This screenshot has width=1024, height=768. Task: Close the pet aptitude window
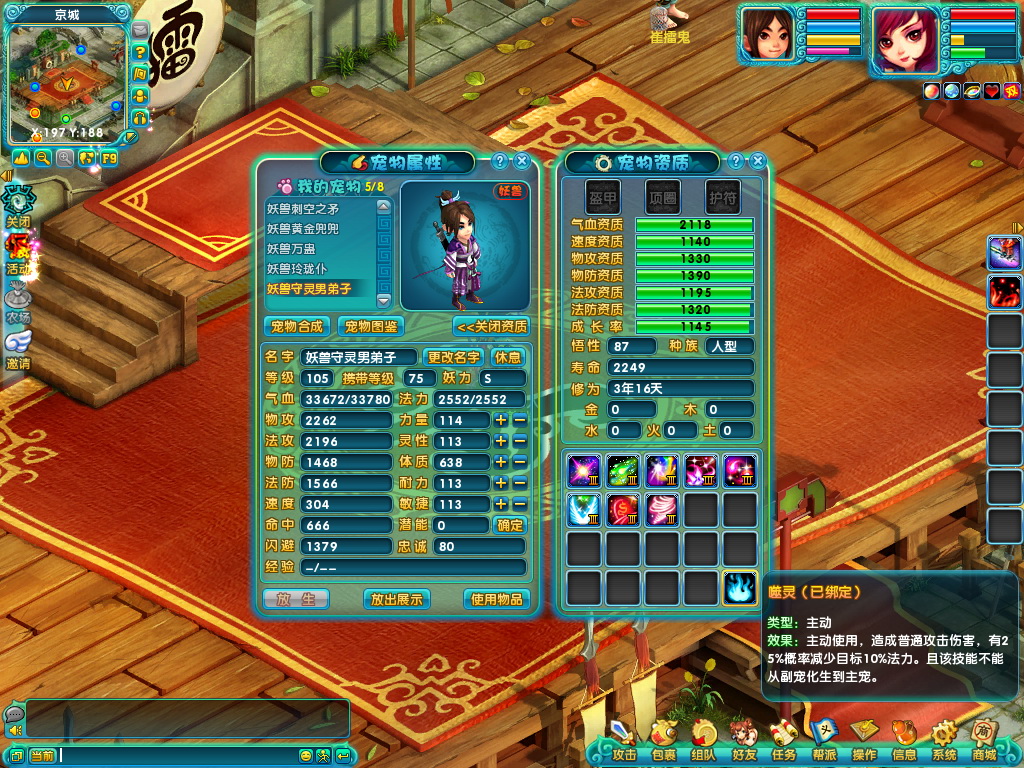(x=758, y=161)
